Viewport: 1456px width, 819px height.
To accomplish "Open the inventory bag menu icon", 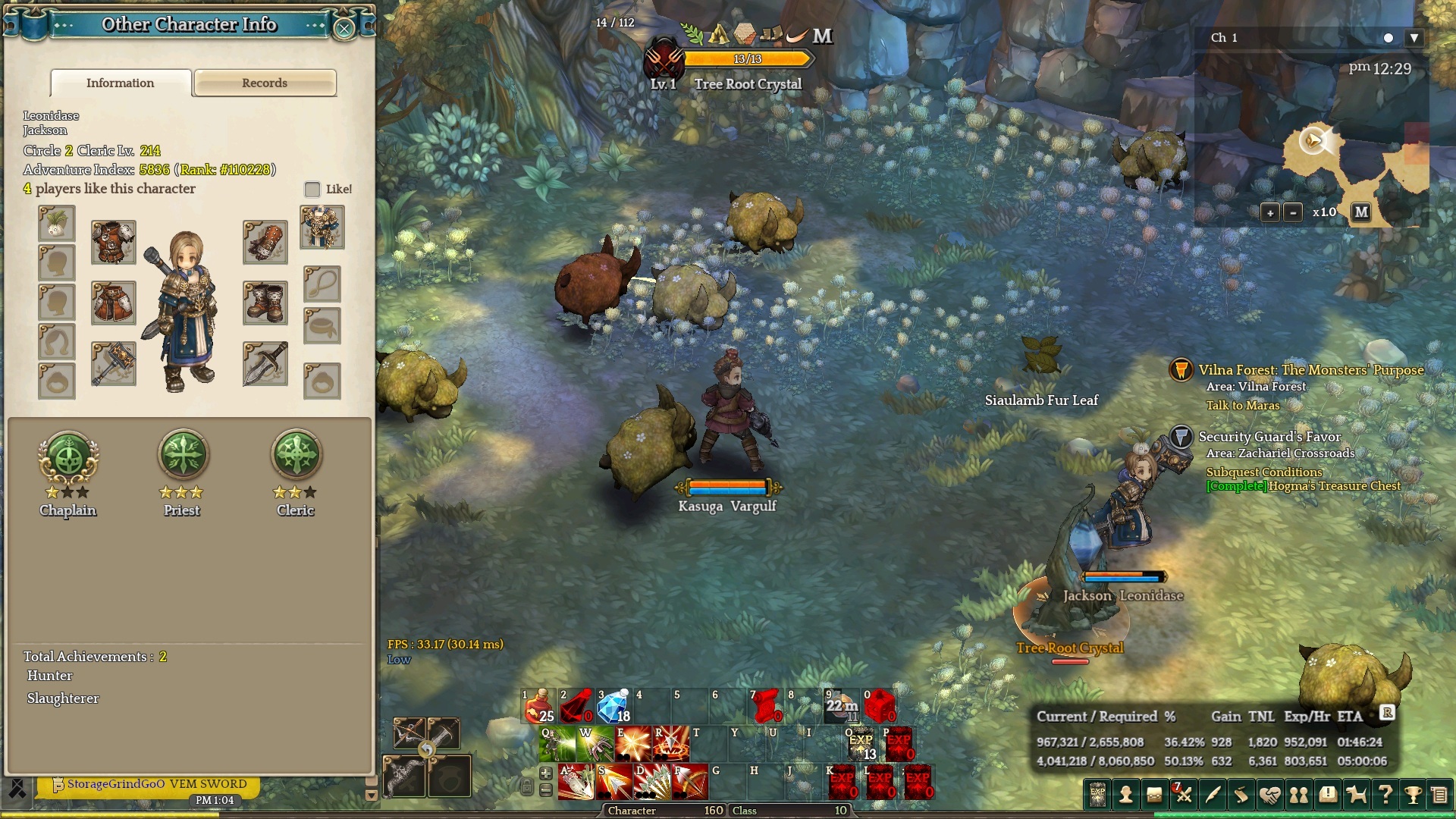I will (x=1154, y=795).
